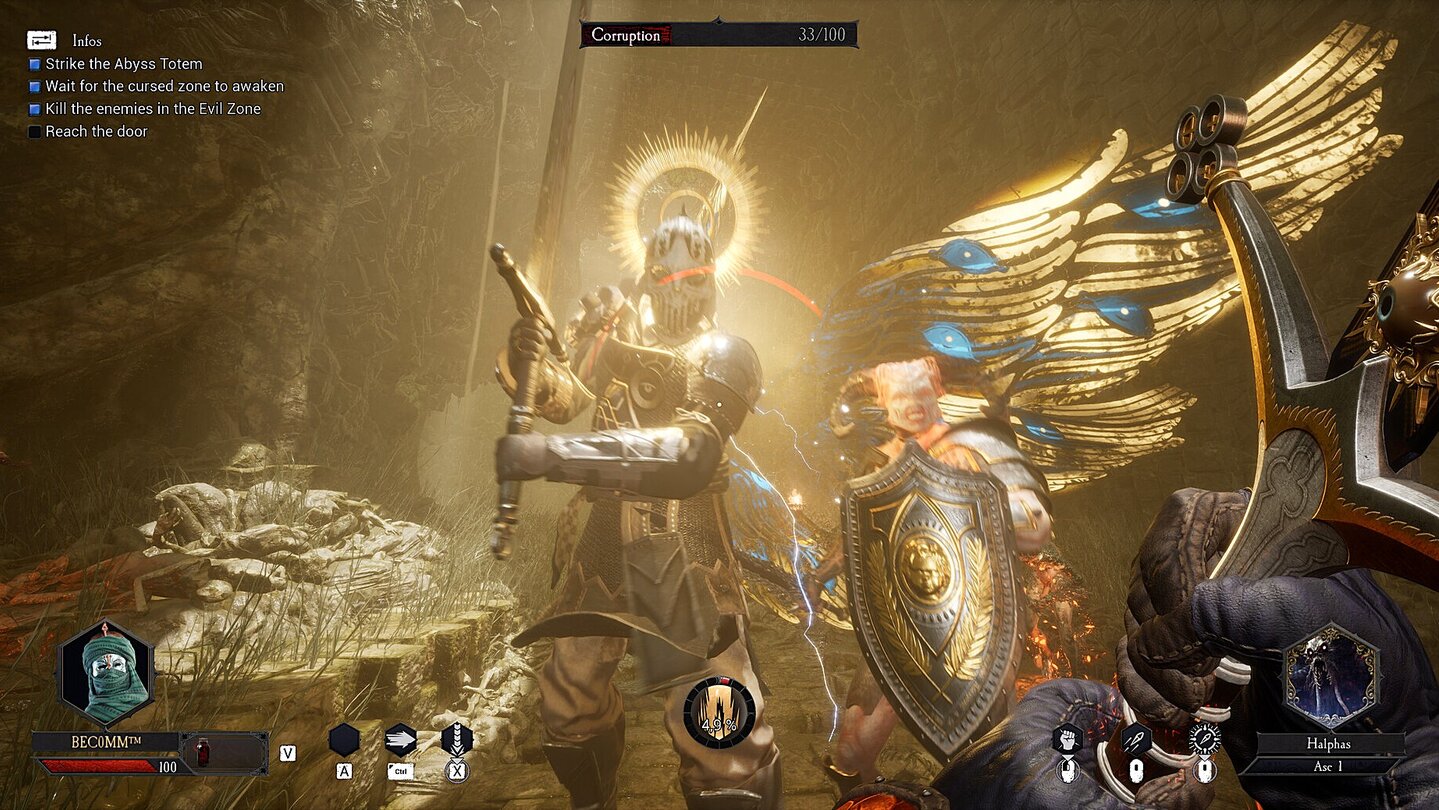Open the Halphas character portrait
The height and width of the screenshot is (810, 1439).
1331,674
